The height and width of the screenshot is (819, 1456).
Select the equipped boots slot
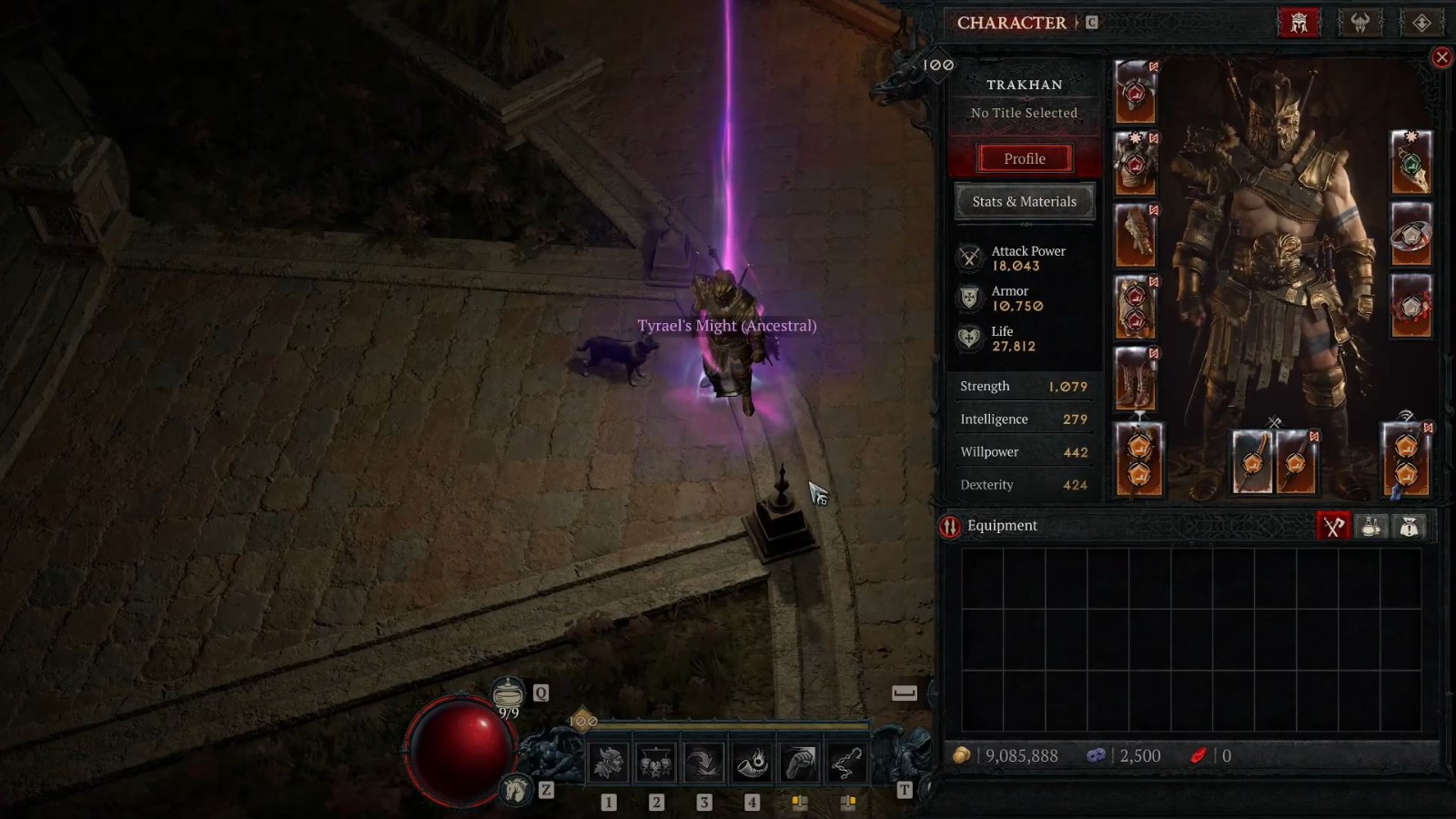pos(1136,379)
